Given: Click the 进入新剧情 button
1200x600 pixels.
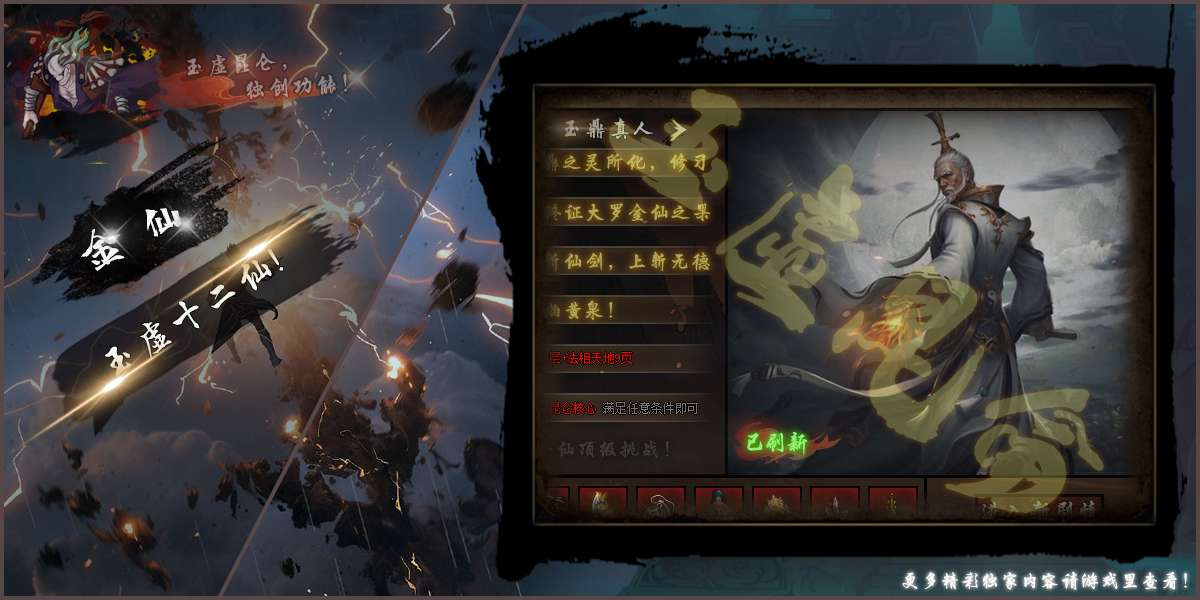Looking at the screenshot, I should click(x=1040, y=507).
